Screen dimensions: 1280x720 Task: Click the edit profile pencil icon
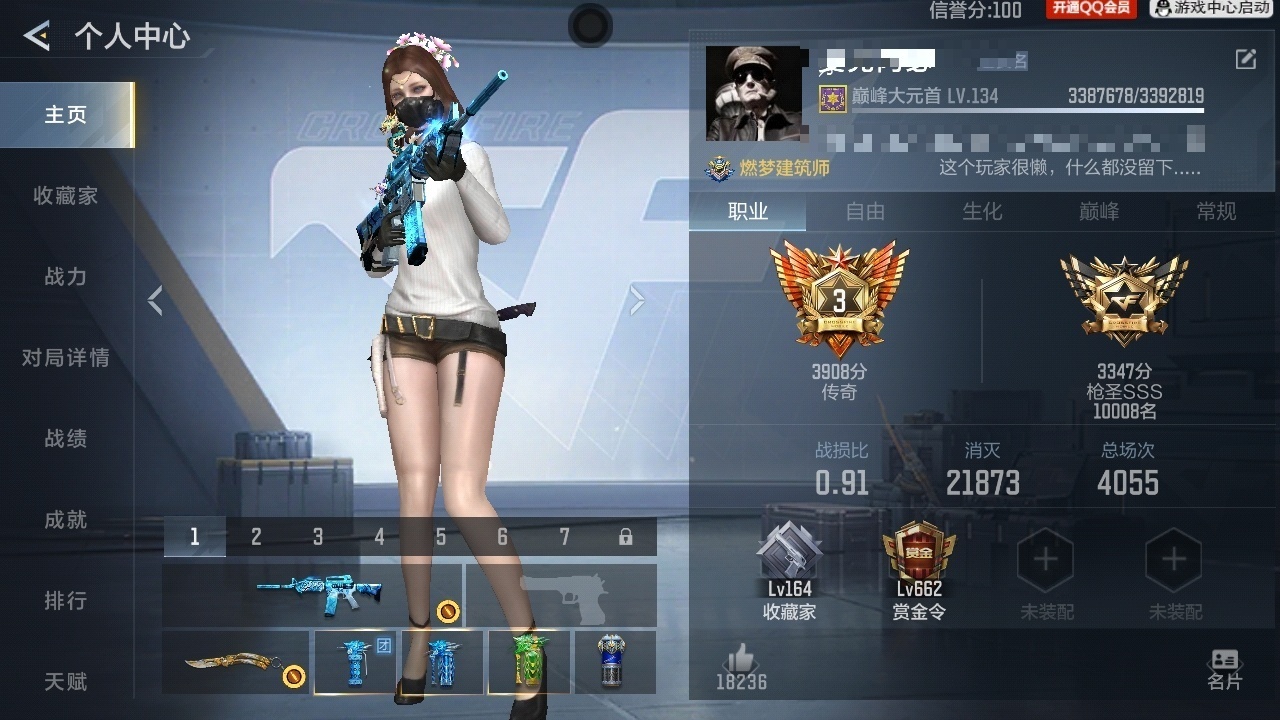[1245, 60]
